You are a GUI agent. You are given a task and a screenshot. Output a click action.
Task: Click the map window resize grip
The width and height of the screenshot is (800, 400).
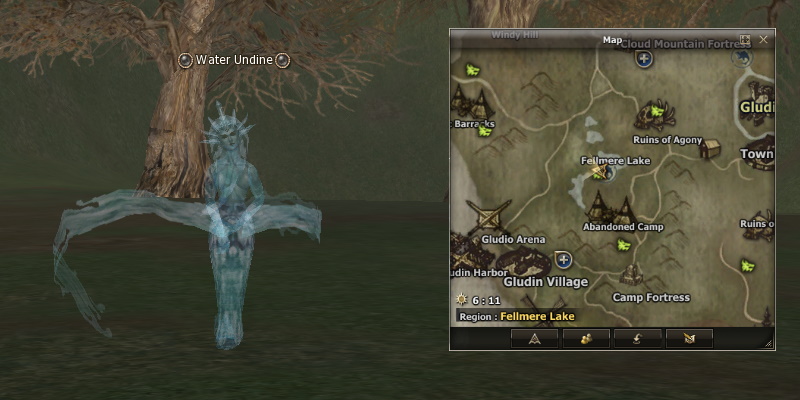[768, 343]
